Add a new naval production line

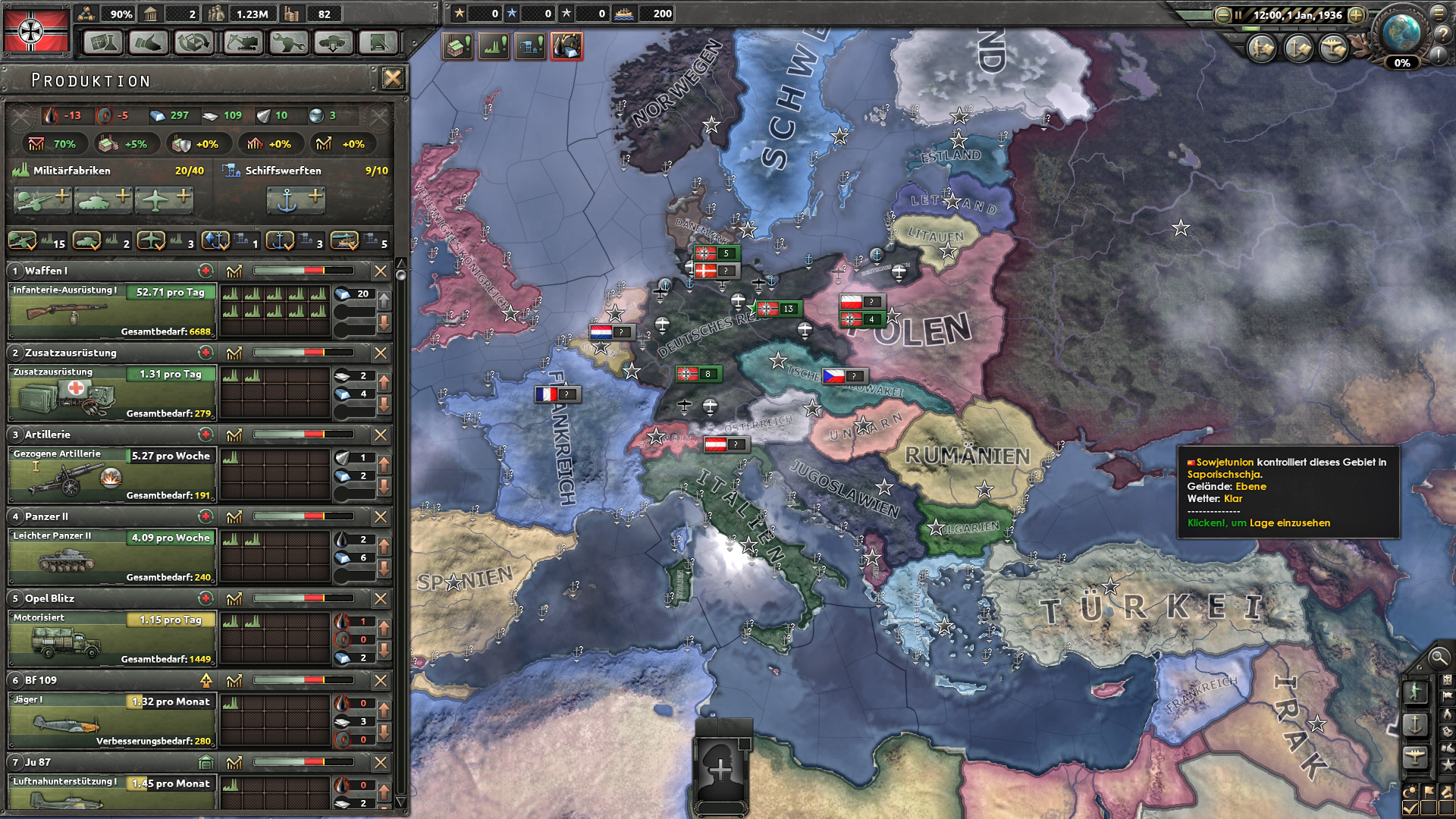(296, 199)
